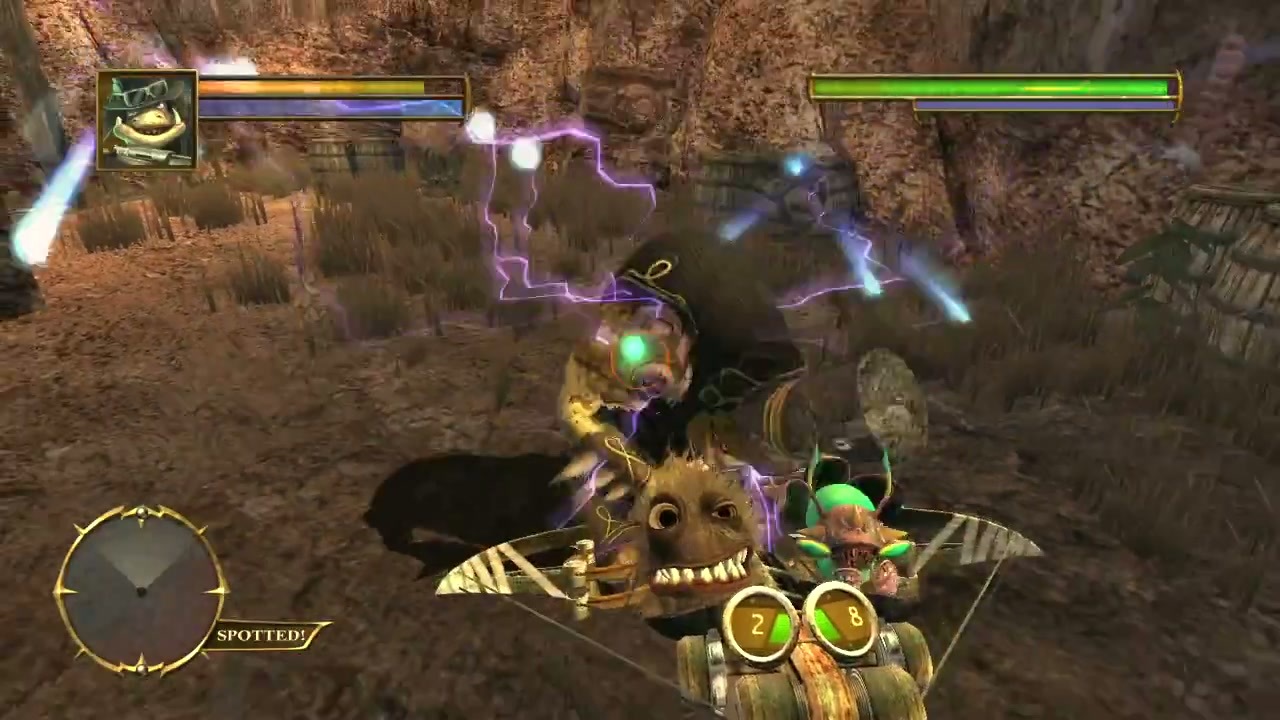The image size is (1280, 720).
Task: Click the Stranger character portrait
Action: (147, 120)
